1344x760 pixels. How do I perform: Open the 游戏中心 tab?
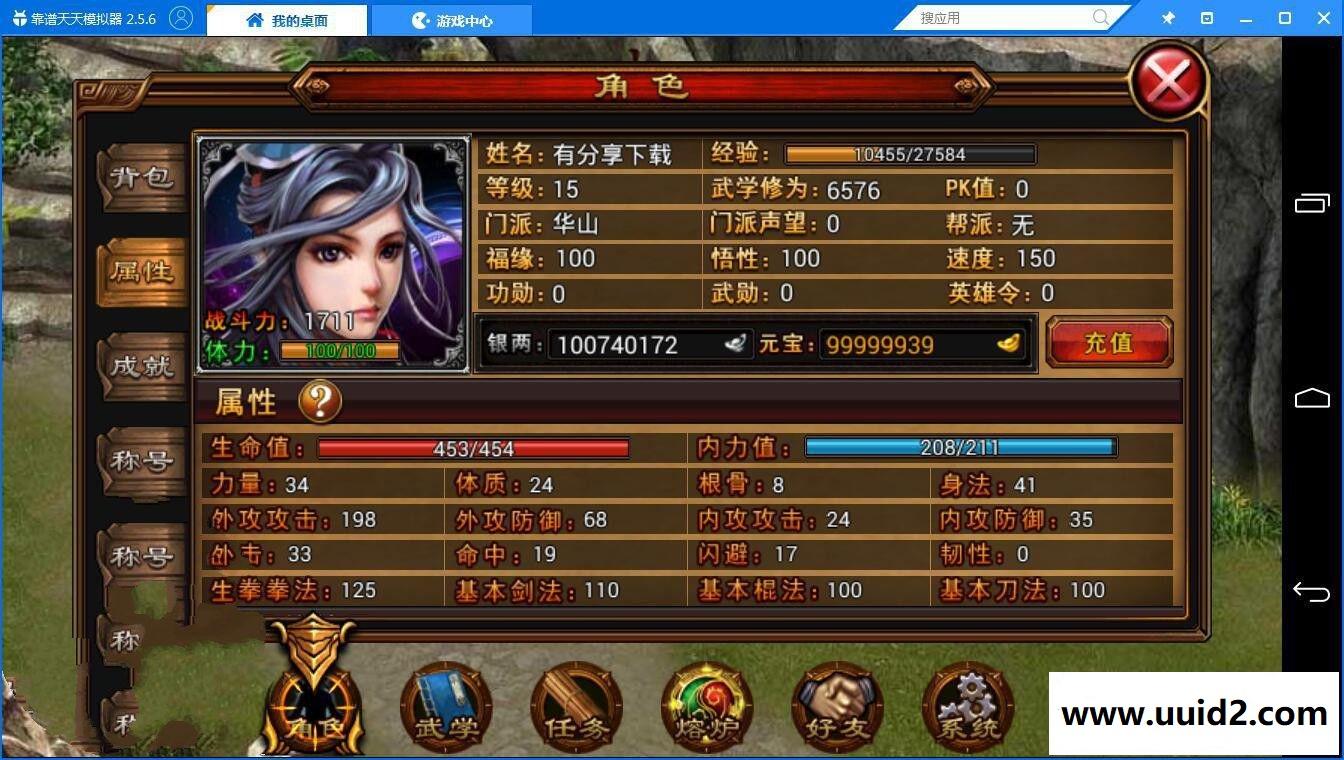pyautogui.click(x=452, y=18)
